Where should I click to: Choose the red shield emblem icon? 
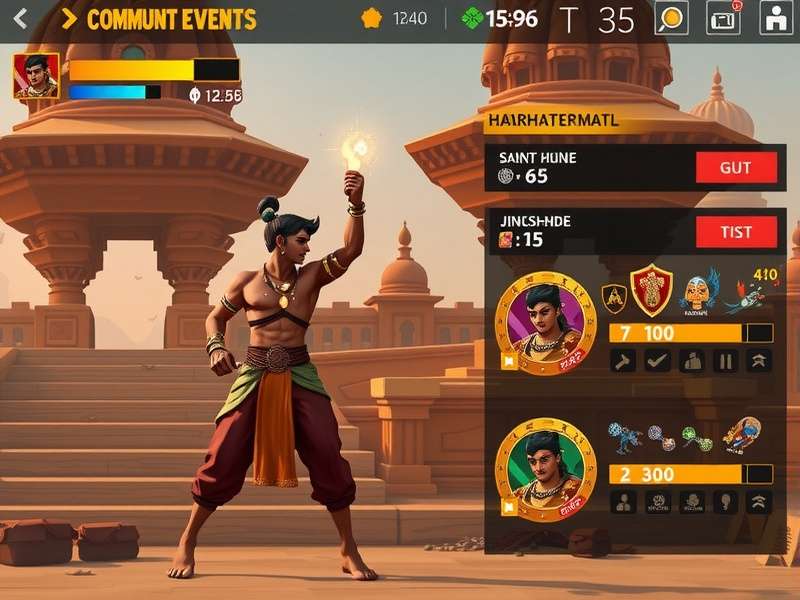pyautogui.click(x=650, y=290)
